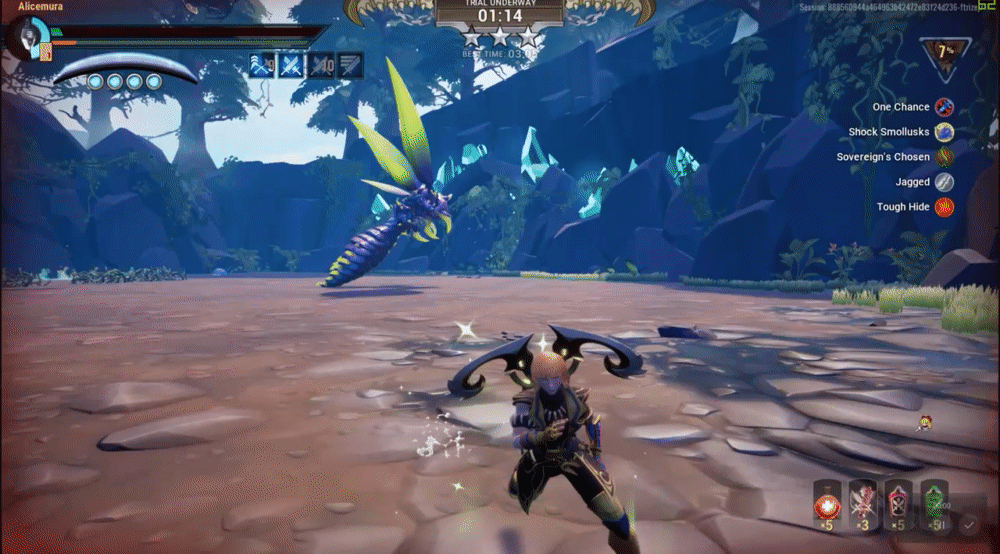Select the red orb potion slot

tap(827, 499)
